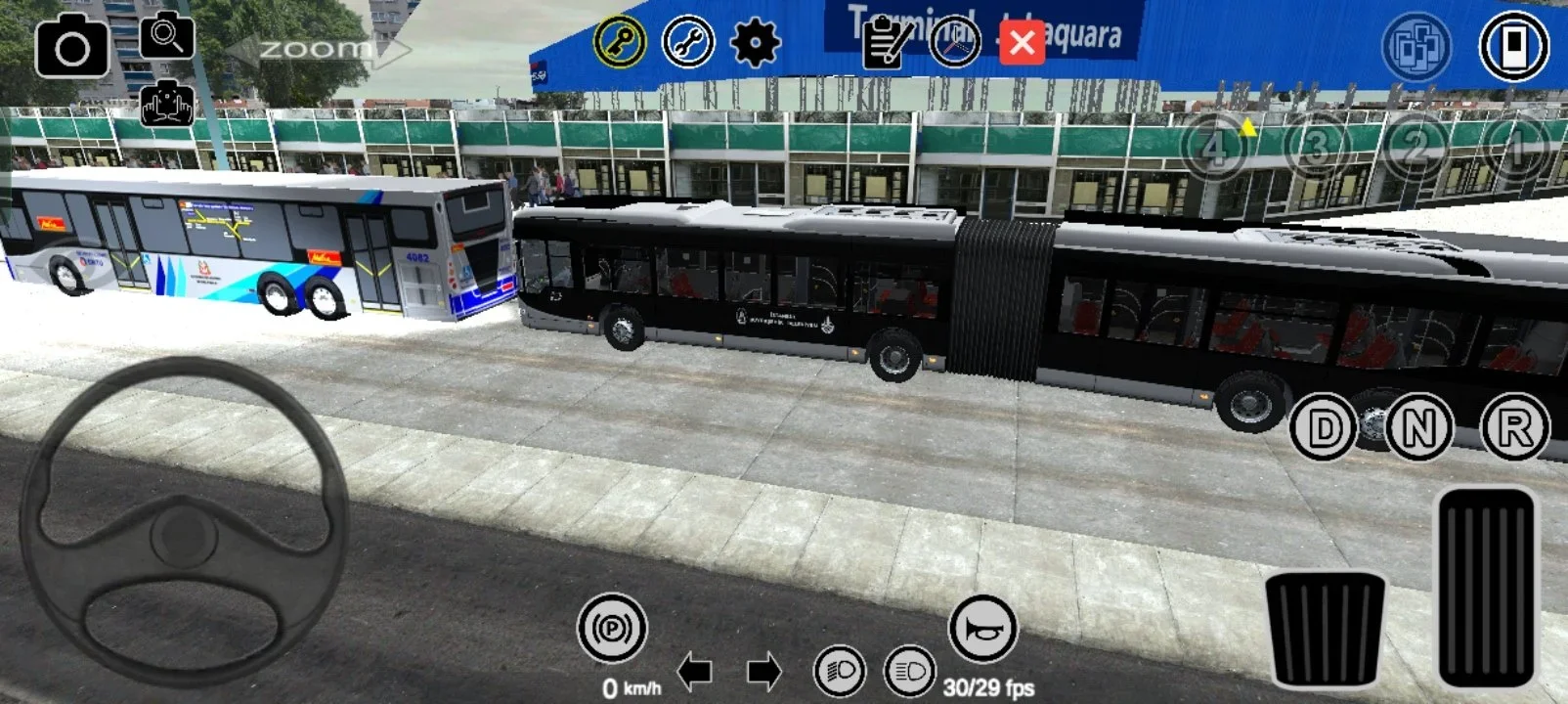Take a screenshot with the camera icon
This screenshot has width=1568, height=704.
click(x=73, y=46)
